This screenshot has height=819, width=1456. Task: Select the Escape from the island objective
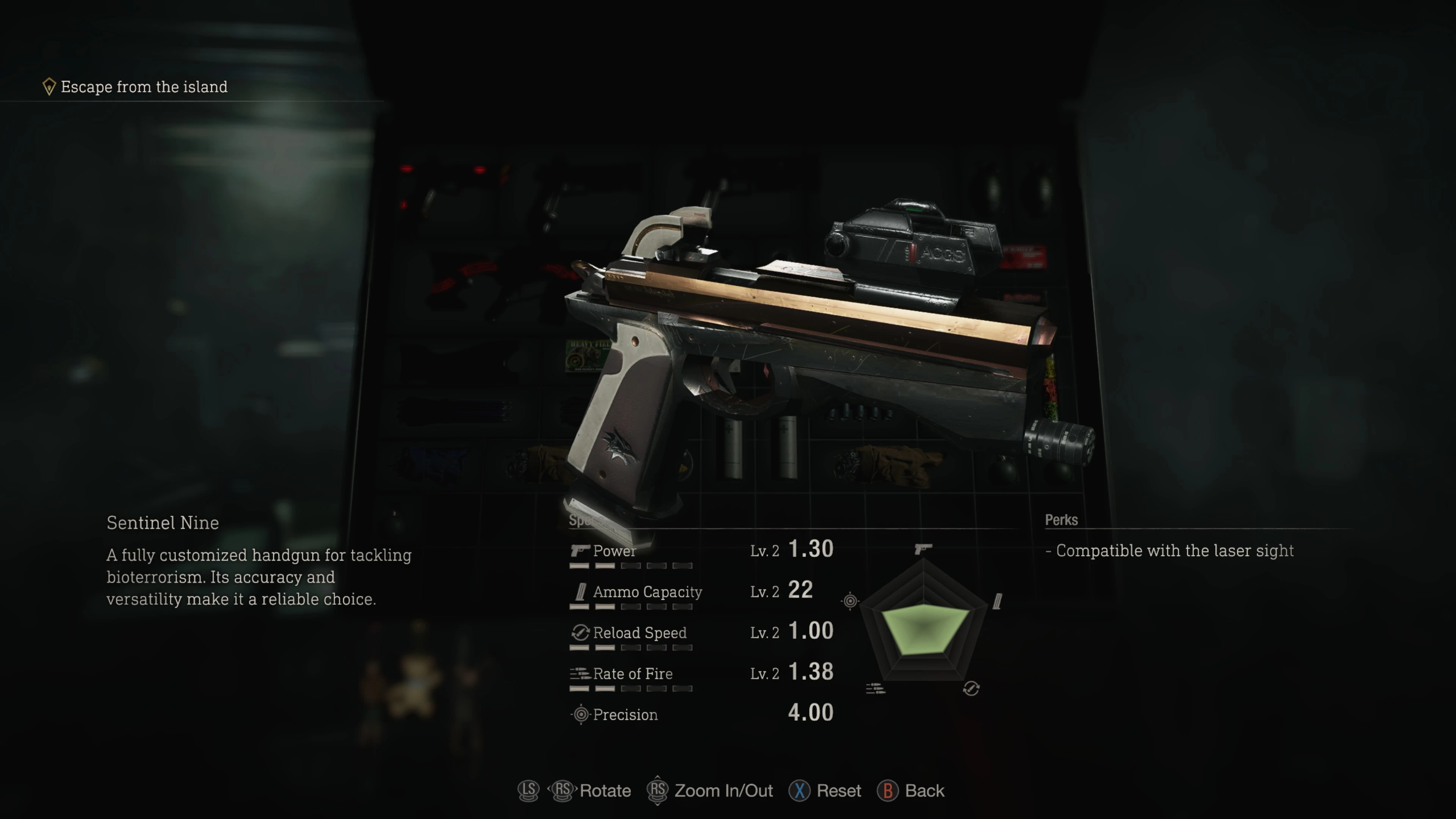(144, 87)
